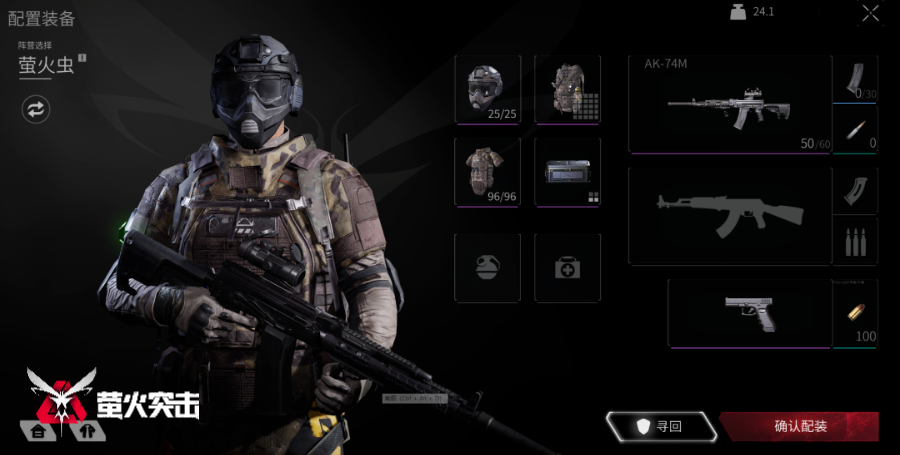The image size is (900, 455).
Task: Swap faction with the circular arrows button
Action: coord(36,109)
